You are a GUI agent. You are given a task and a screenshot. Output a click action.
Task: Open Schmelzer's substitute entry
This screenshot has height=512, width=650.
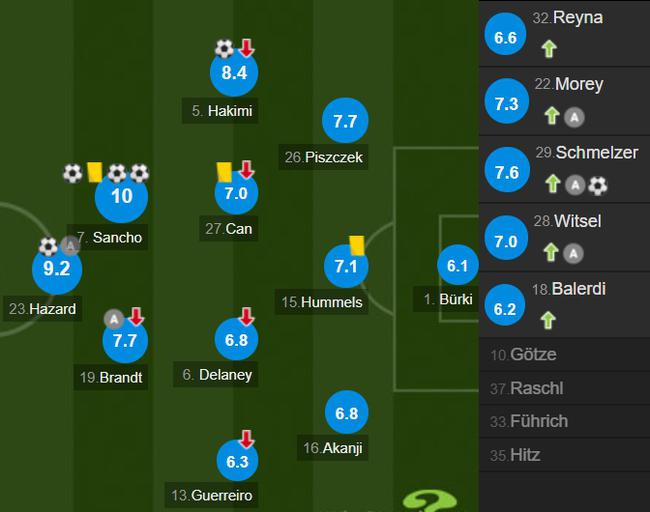[x=565, y=169]
